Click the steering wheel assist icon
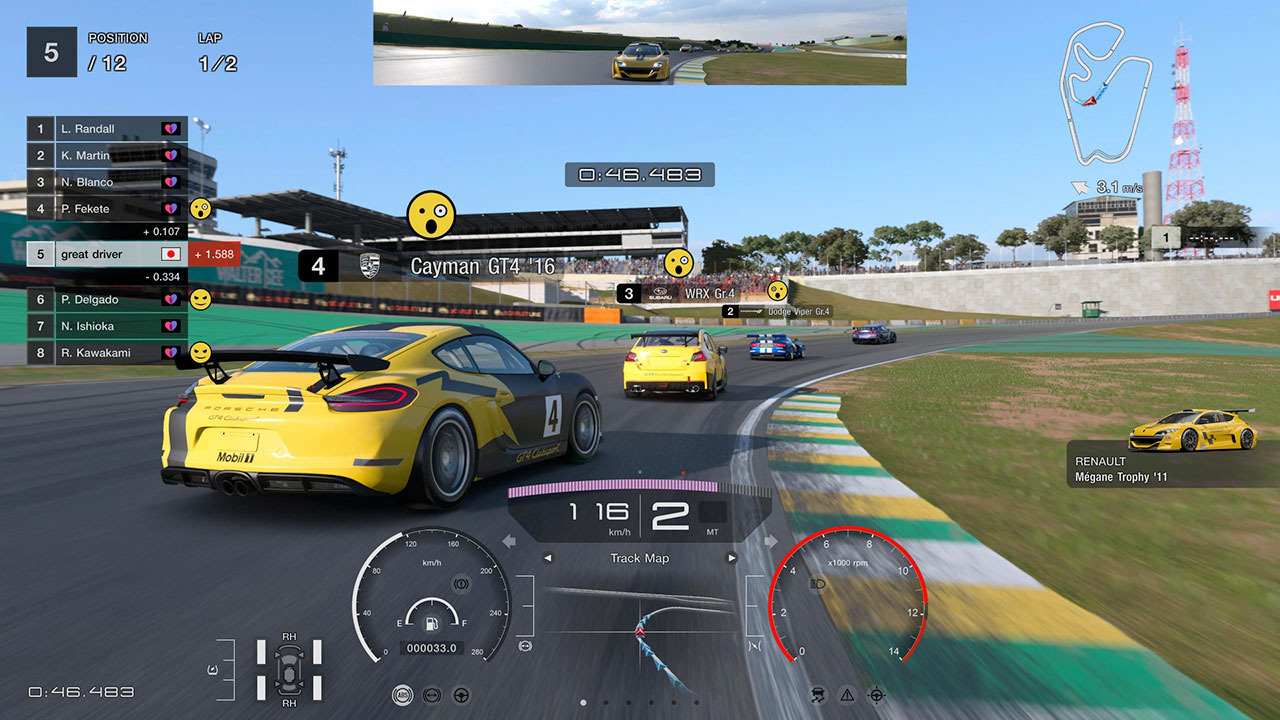 (461, 695)
